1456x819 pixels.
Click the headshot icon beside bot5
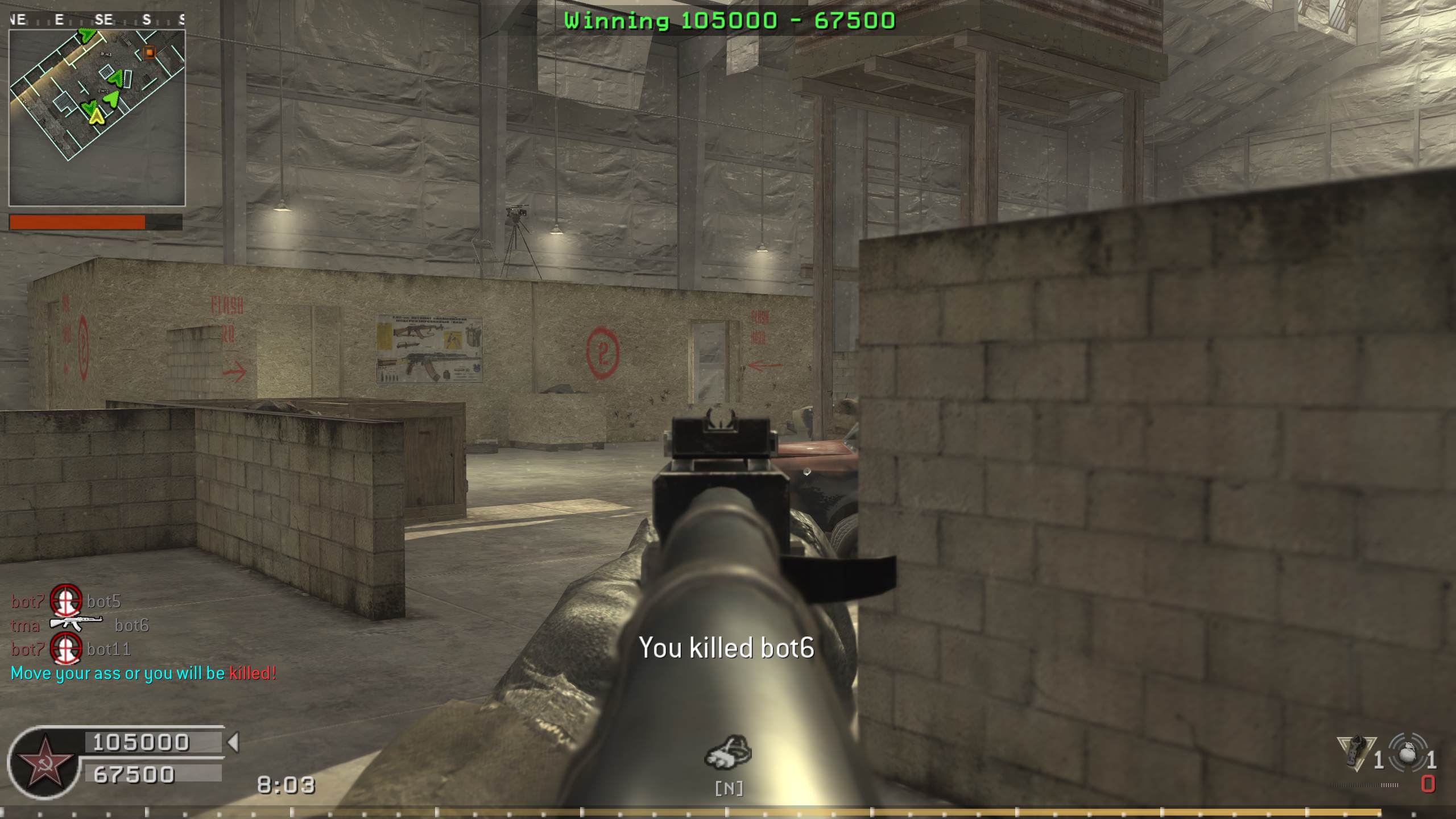pyautogui.click(x=66, y=601)
